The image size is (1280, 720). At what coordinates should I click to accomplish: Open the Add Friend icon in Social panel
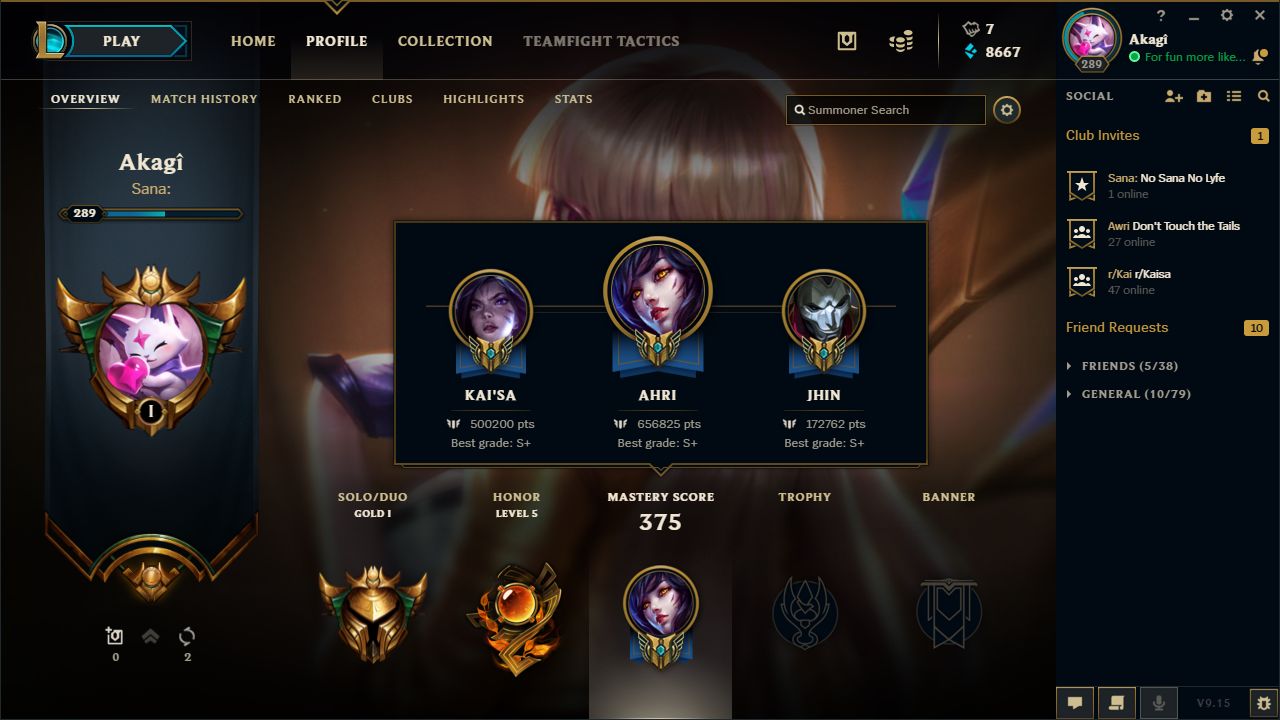tap(1174, 96)
